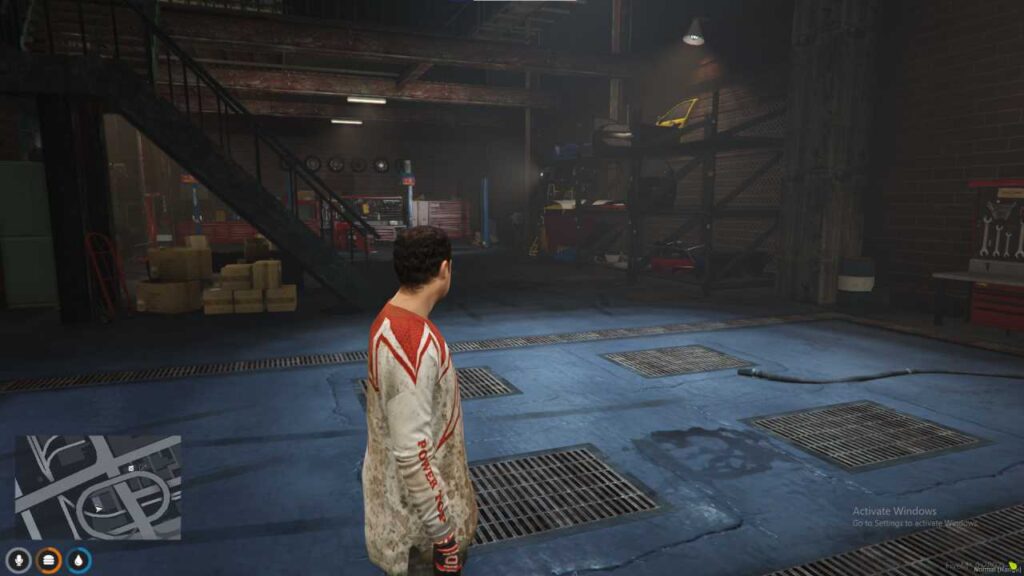Screen dimensions: 1024x576
Task: Click the small blip marker on the minimap
Action: point(130,468)
